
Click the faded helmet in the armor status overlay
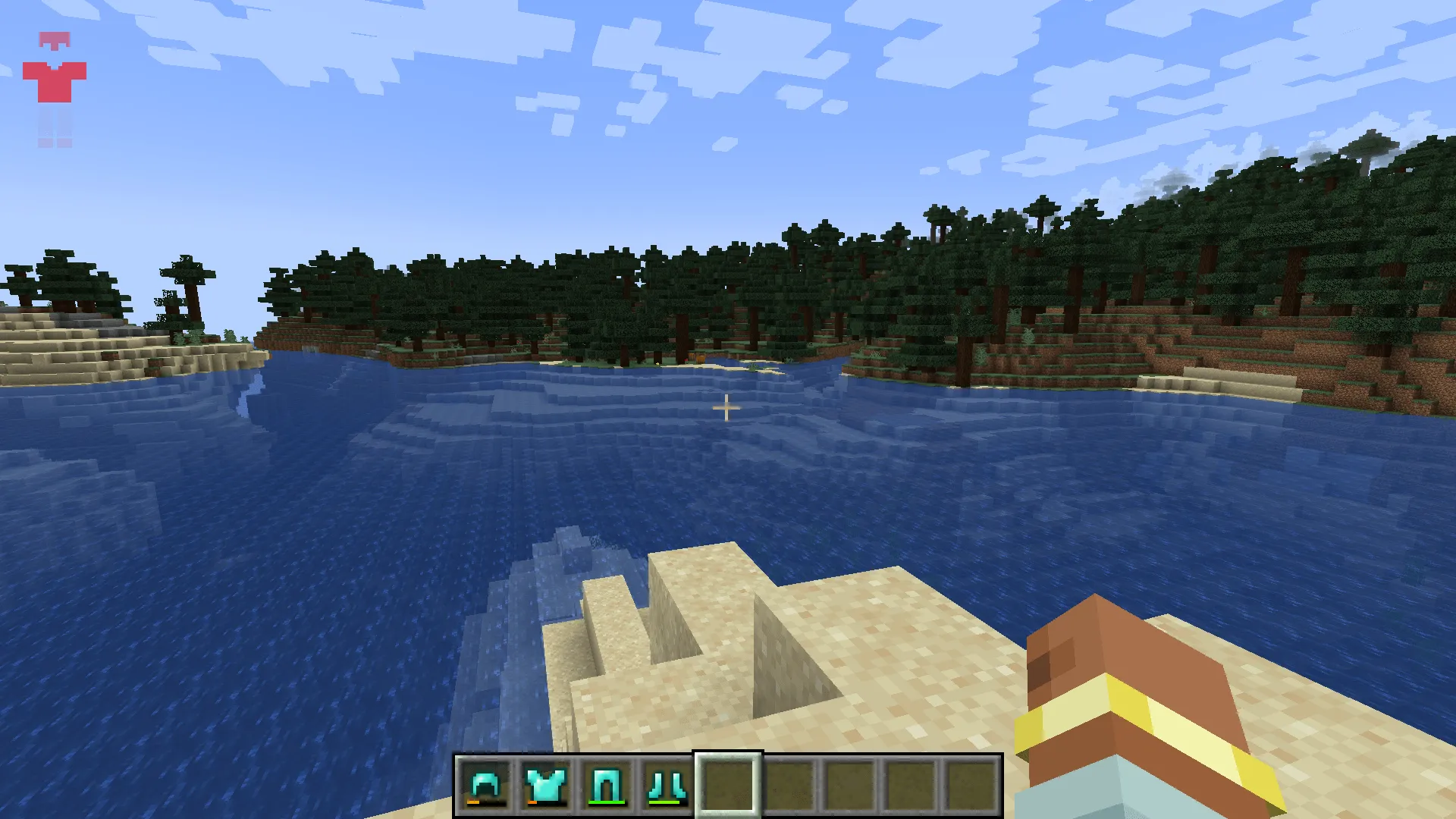[x=55, y=38]
